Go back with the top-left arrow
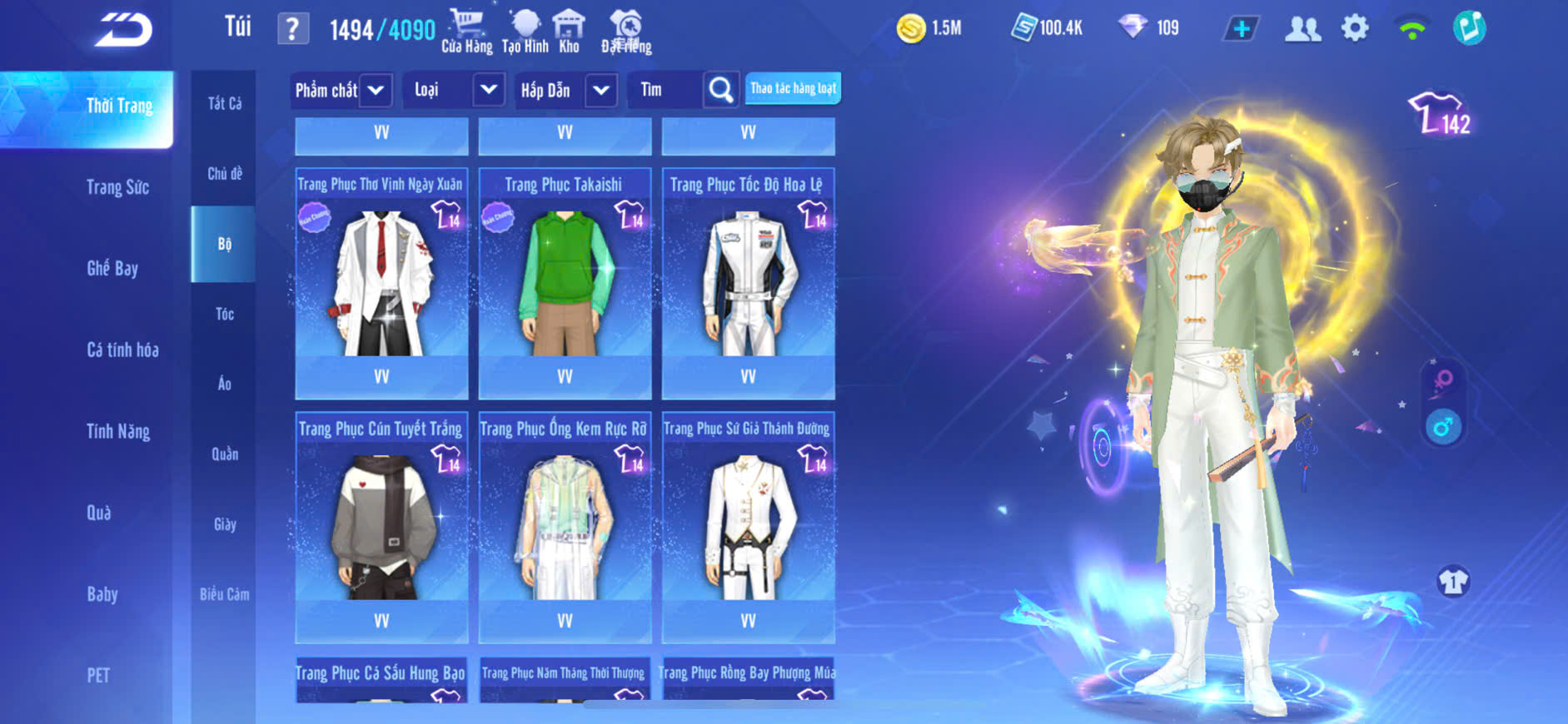Viewport: 1568px width, 724px height. pos(123,30)
